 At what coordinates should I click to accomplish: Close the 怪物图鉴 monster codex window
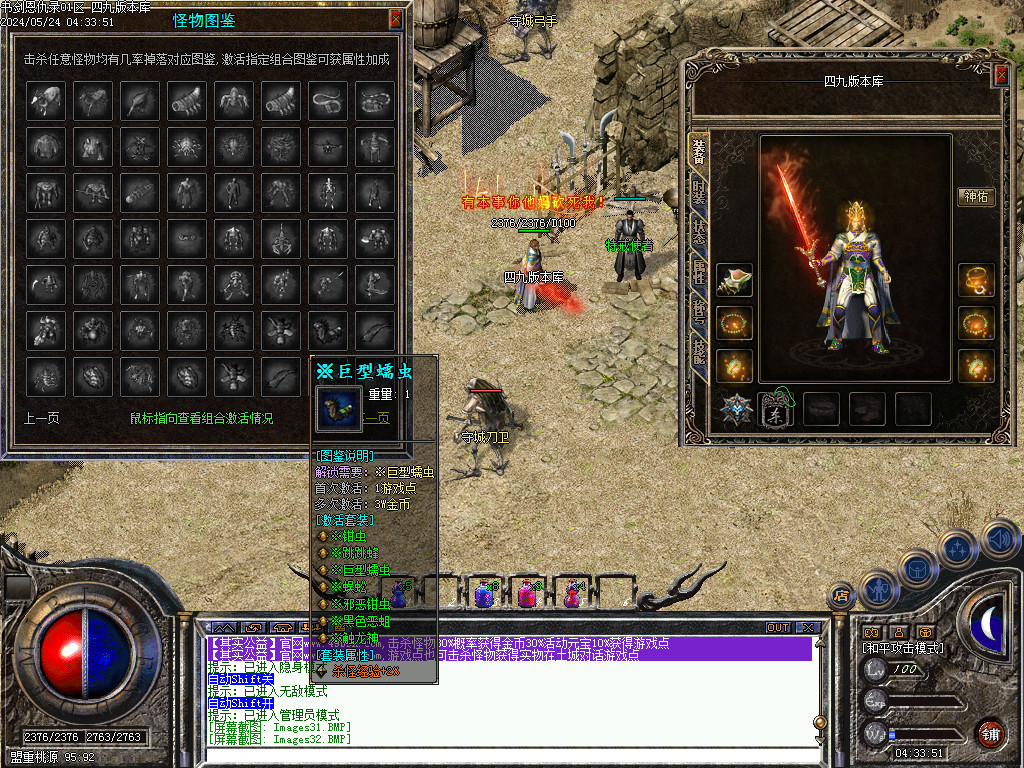(396, 18)
